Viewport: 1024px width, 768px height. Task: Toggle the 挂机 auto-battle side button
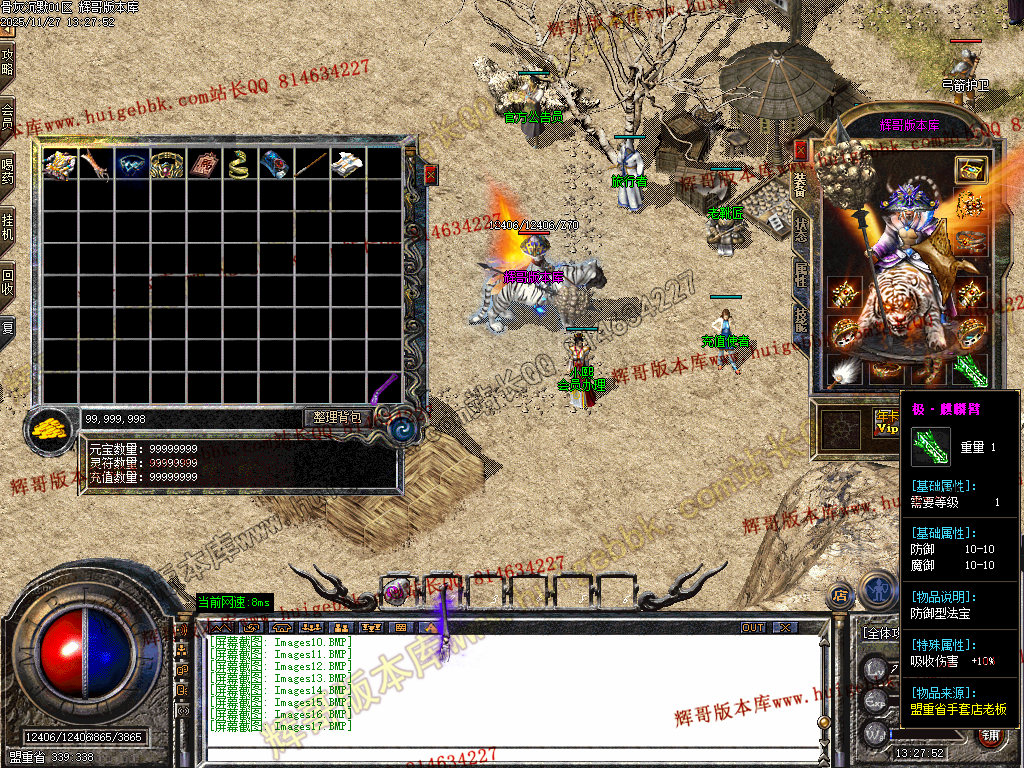(8, 226)
